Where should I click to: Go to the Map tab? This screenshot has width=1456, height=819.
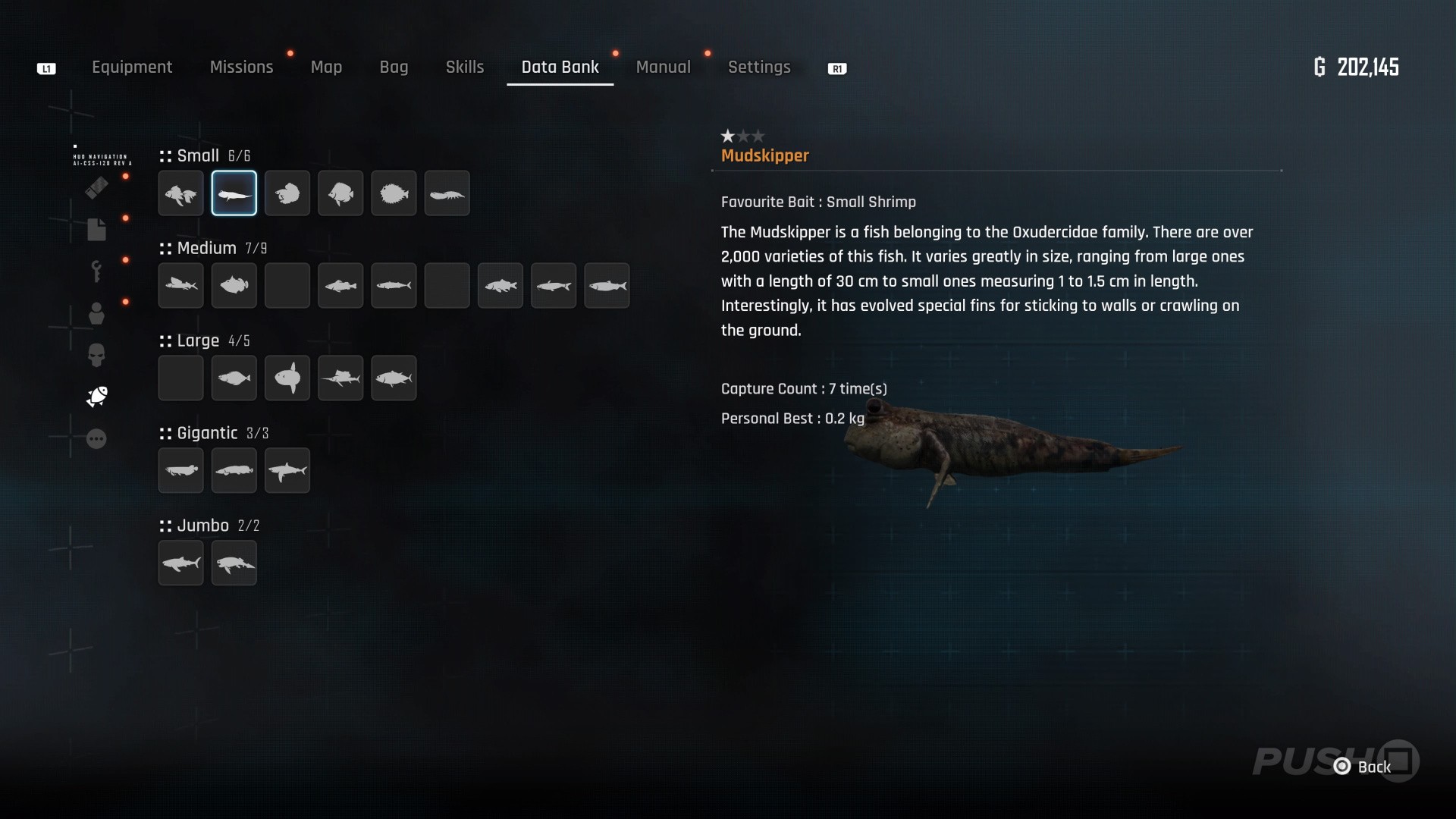(326, 67)
